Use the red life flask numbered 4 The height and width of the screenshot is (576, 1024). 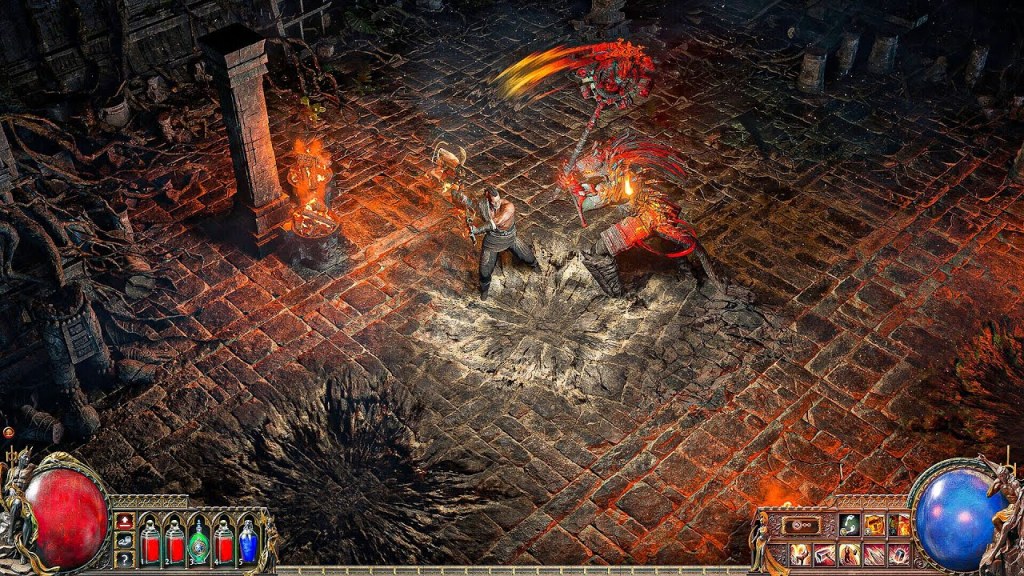(224, 544)
